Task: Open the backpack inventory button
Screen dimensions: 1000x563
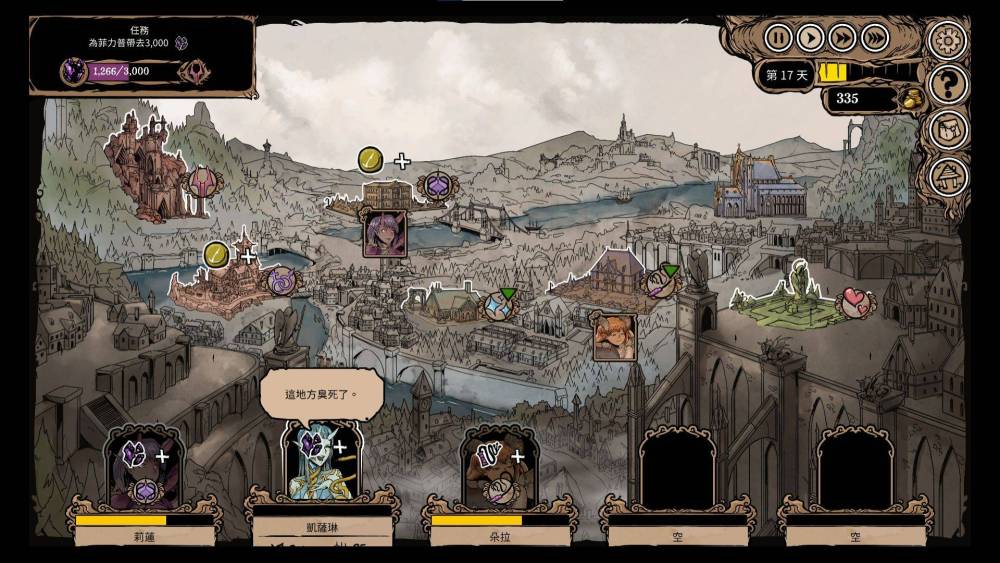Action: pyautogui.click(x=945, y=130)
